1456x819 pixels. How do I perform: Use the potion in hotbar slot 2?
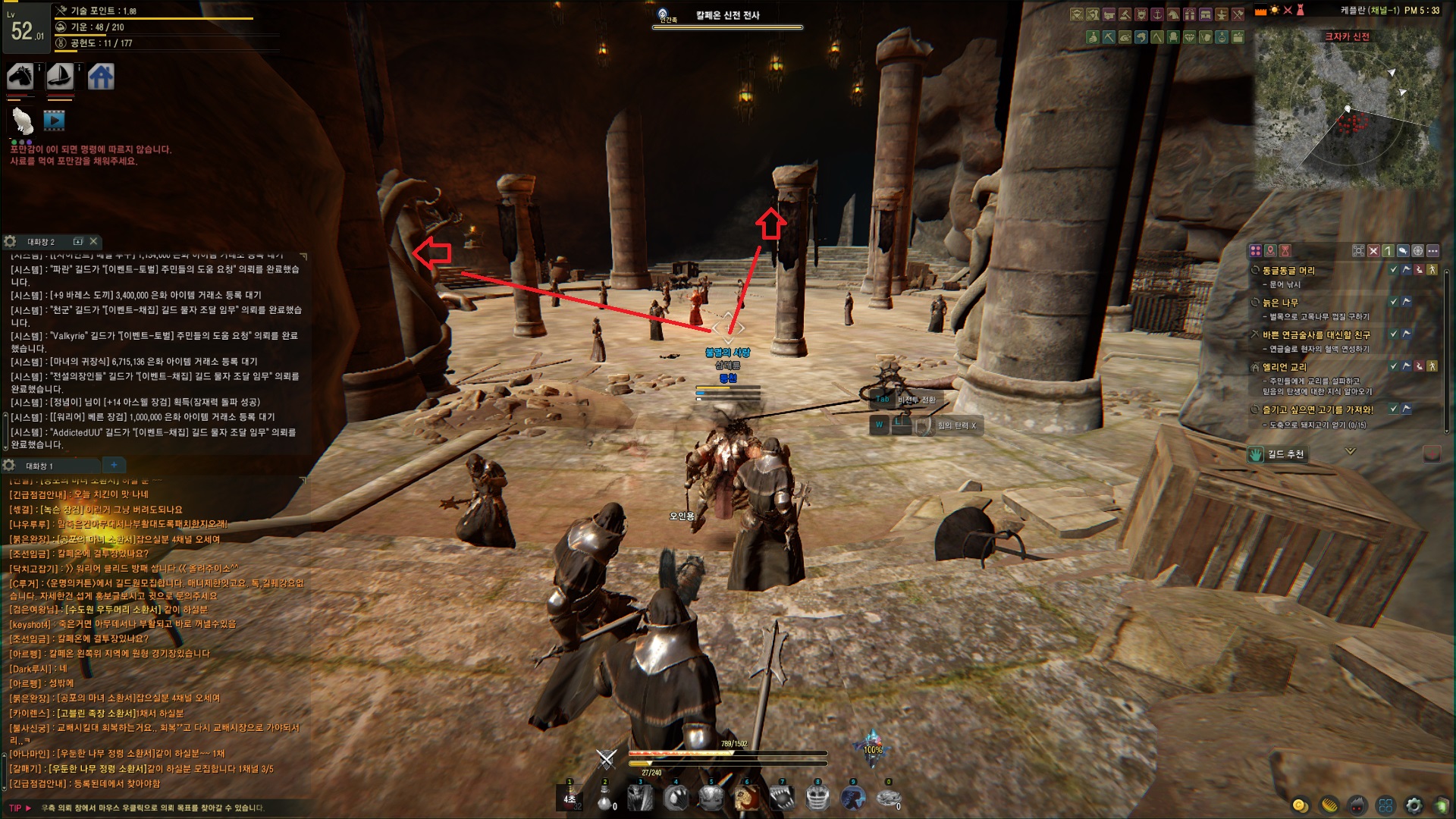605,798
